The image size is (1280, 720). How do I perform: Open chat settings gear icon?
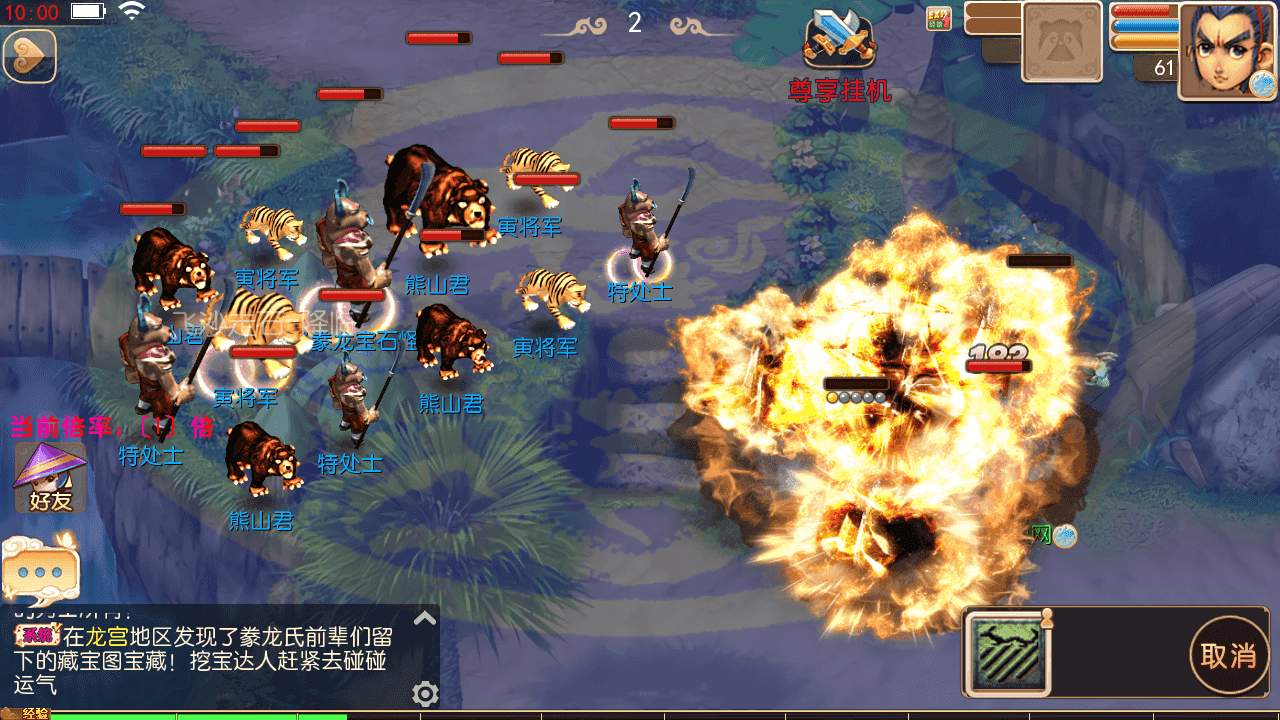[x=425, y=693]
